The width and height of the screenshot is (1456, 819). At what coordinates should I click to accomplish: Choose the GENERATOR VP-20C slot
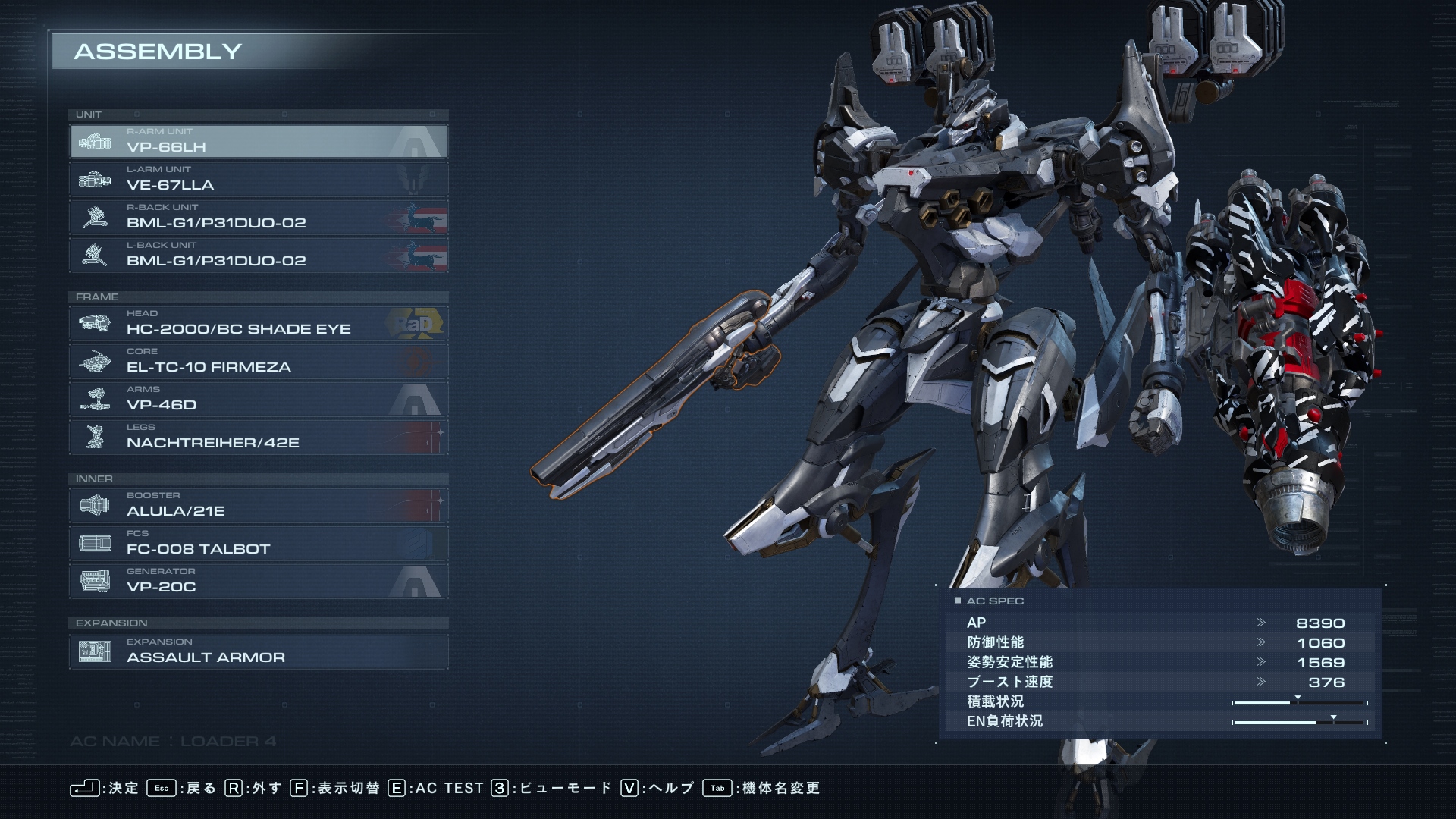[x=258, y=582]
